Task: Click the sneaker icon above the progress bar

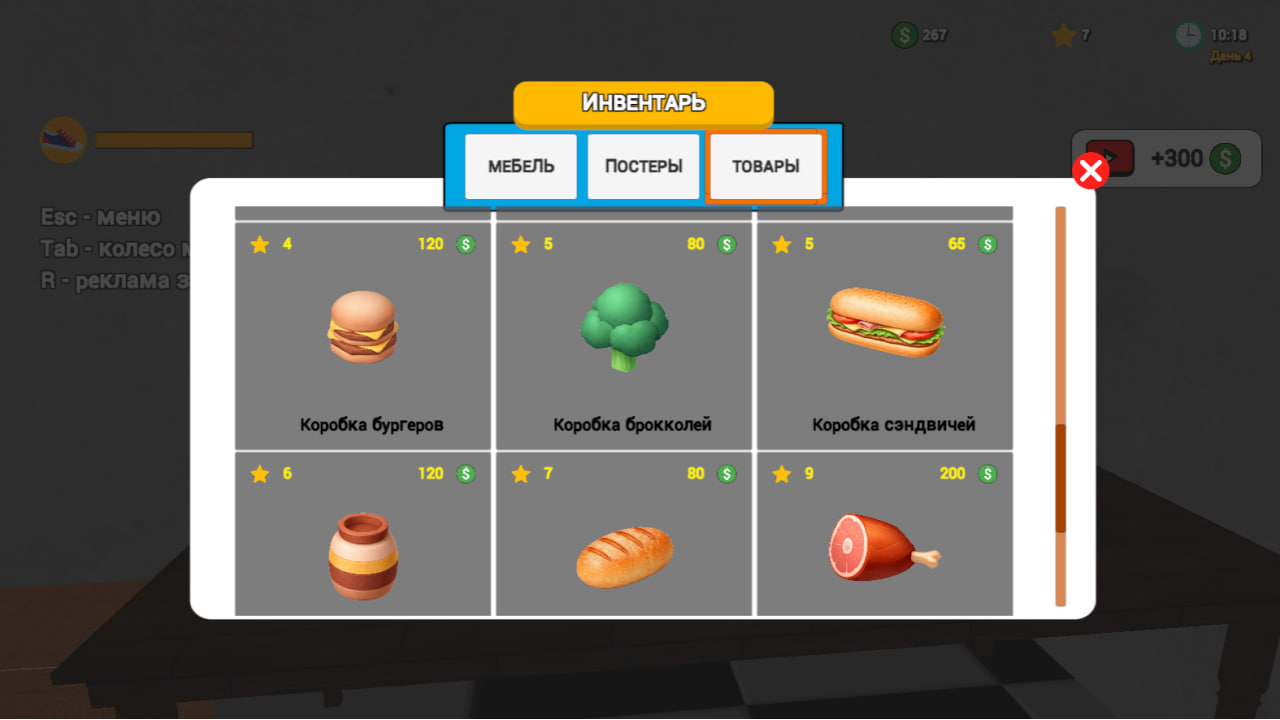Action: (x=63, y=138)
